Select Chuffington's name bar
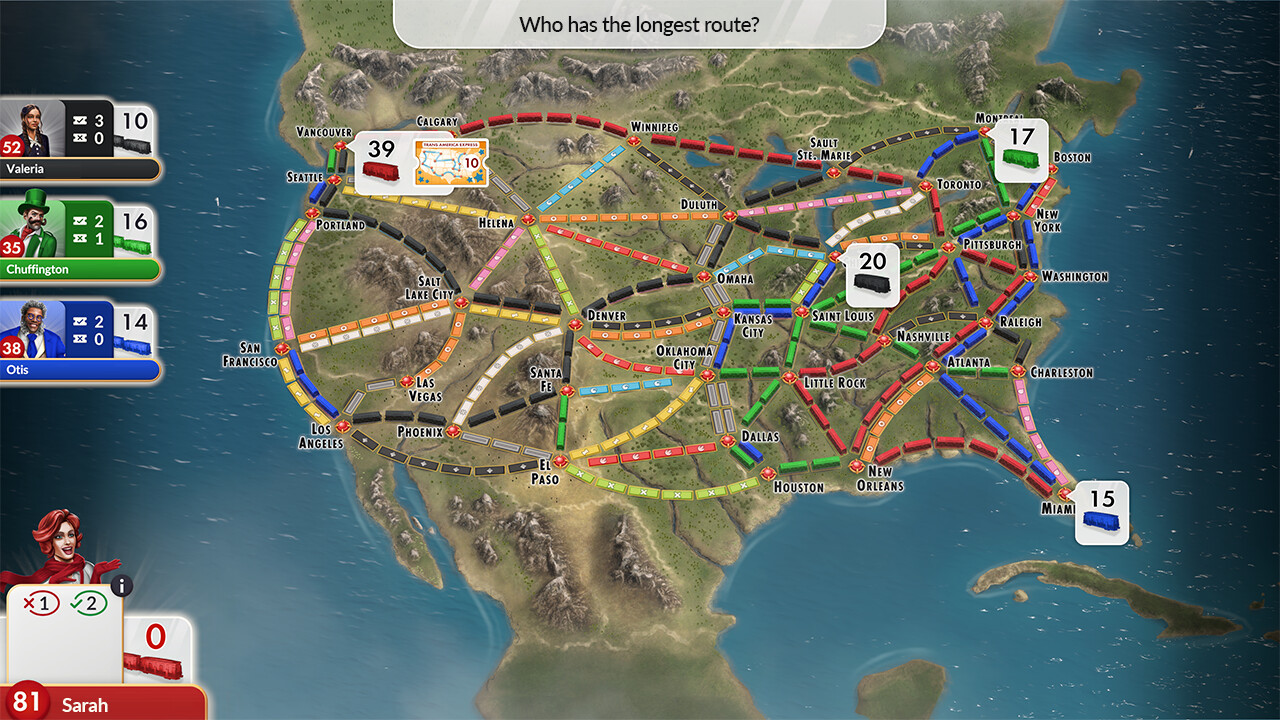Viewport: 1280px width, 720px height. tap(80, 269)
